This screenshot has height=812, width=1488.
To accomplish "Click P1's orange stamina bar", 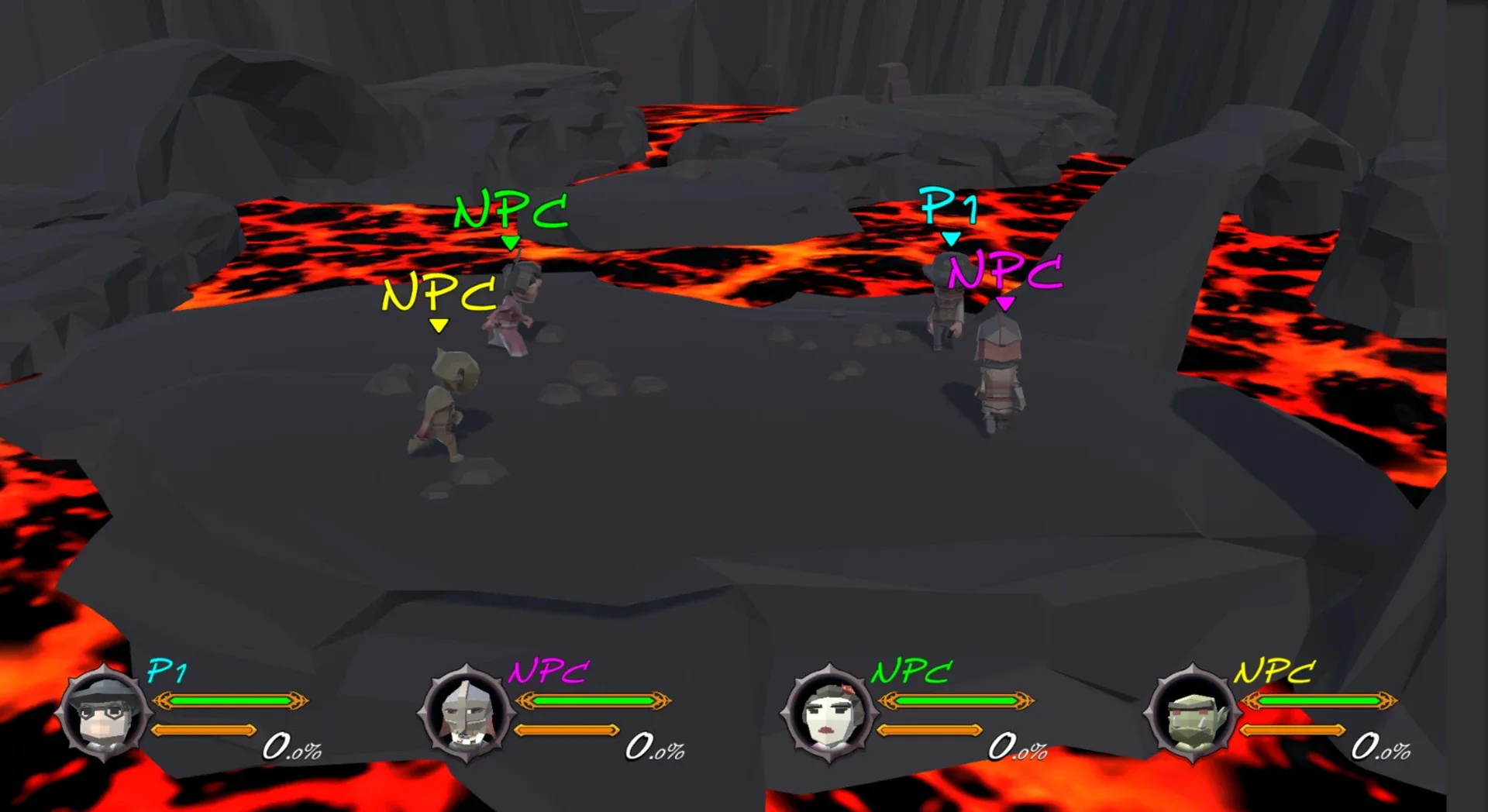I will point(205,728).
